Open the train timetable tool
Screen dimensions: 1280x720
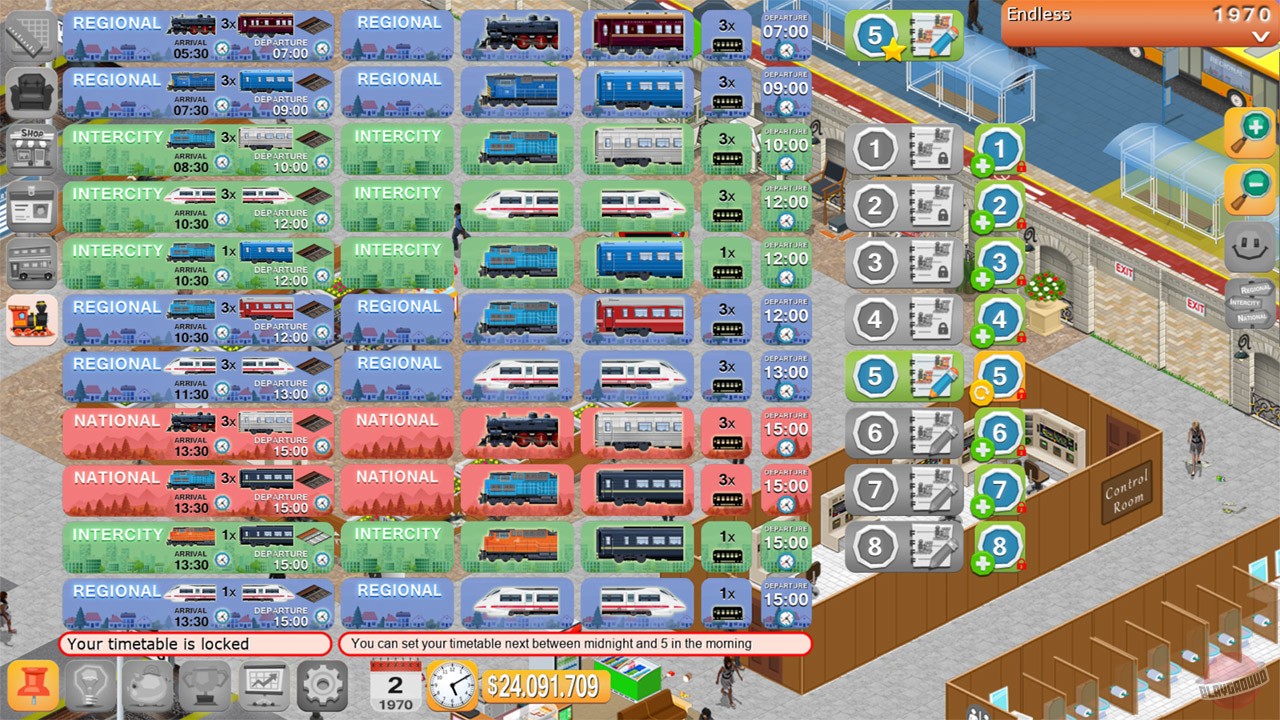tap(31, 318)
